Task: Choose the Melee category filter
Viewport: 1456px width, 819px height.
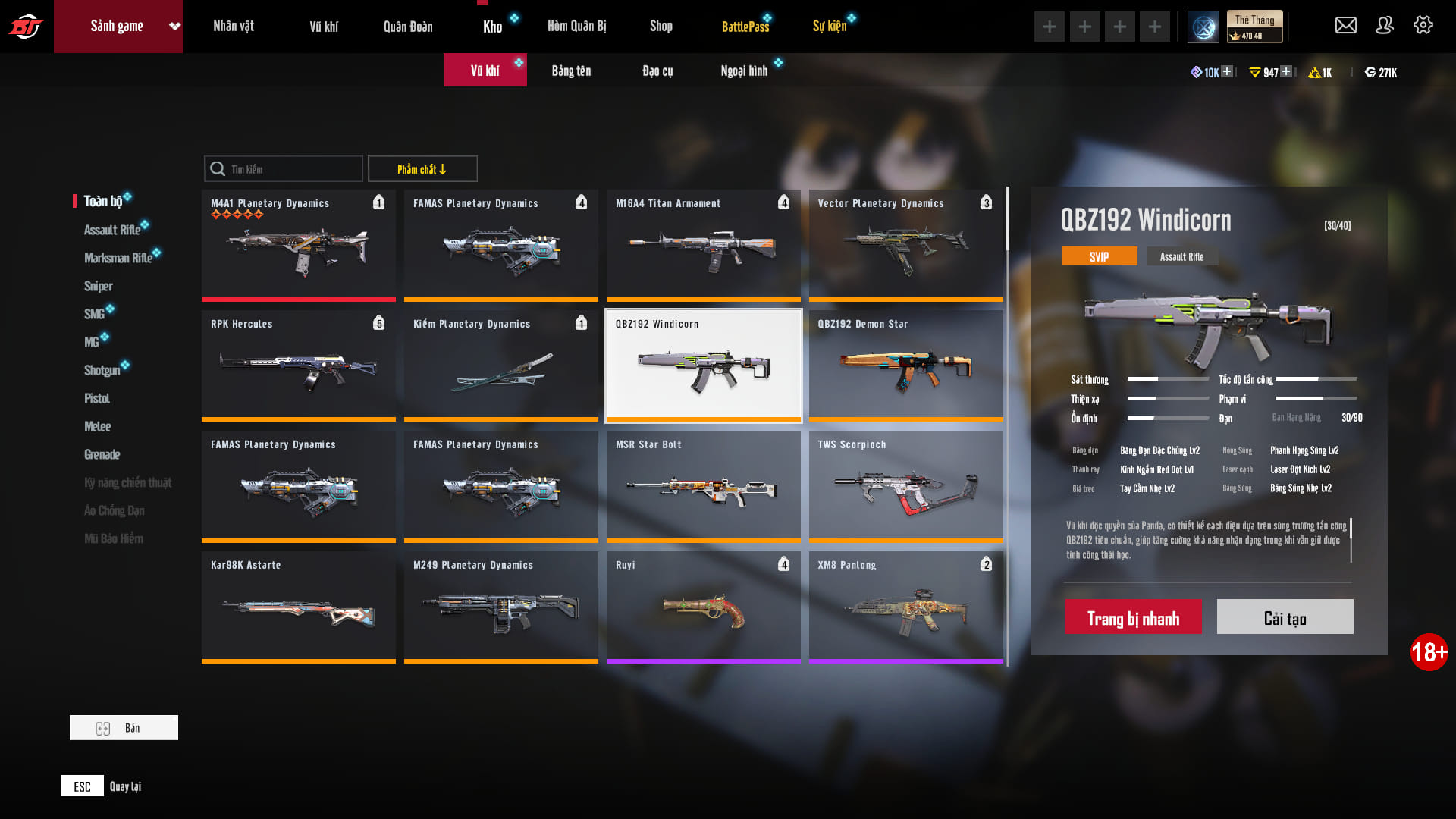Action: point(98,426)
